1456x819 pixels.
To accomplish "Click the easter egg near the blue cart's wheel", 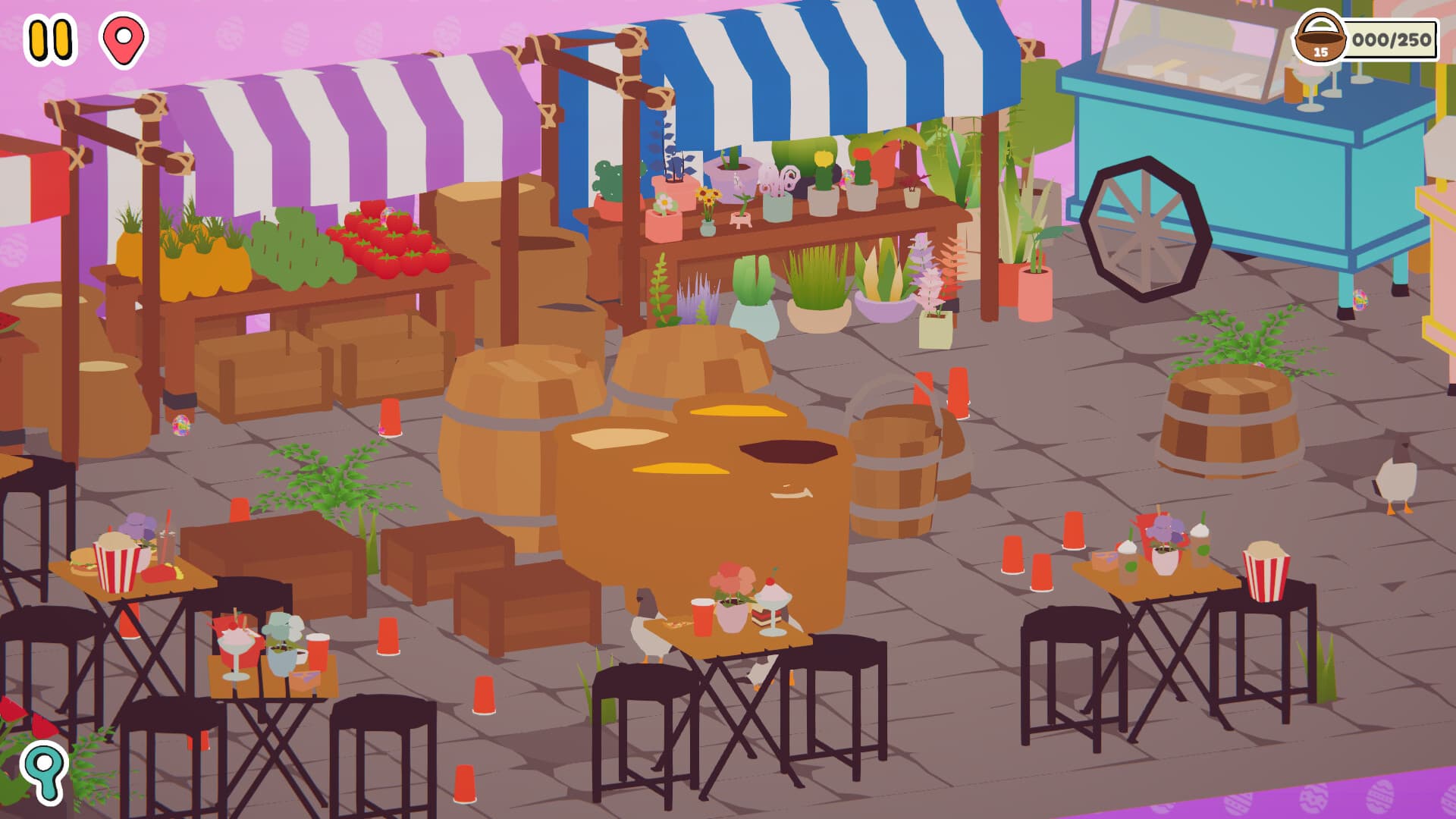I will click(1360, 300).
